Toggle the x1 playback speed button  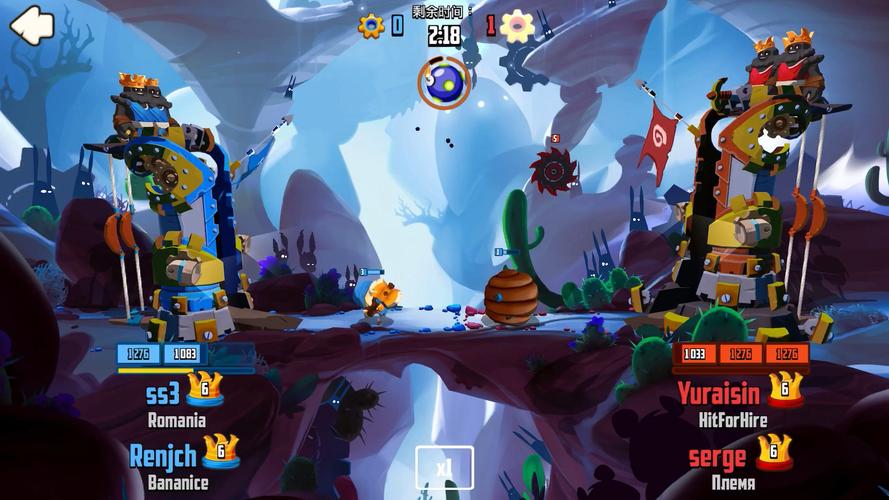coord(444,467)
